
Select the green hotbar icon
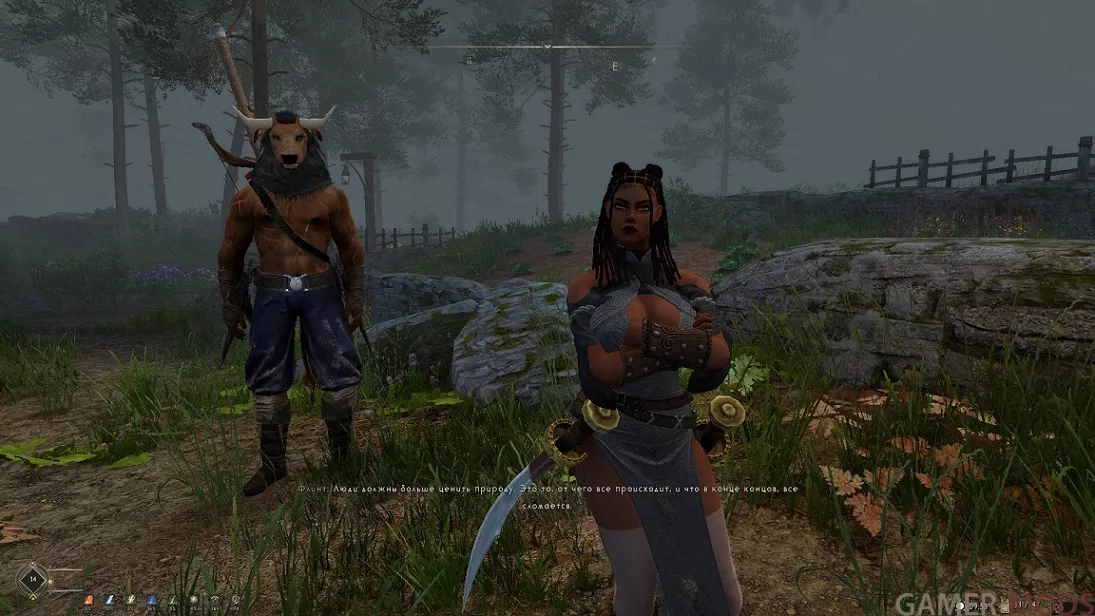pos(172,599)
